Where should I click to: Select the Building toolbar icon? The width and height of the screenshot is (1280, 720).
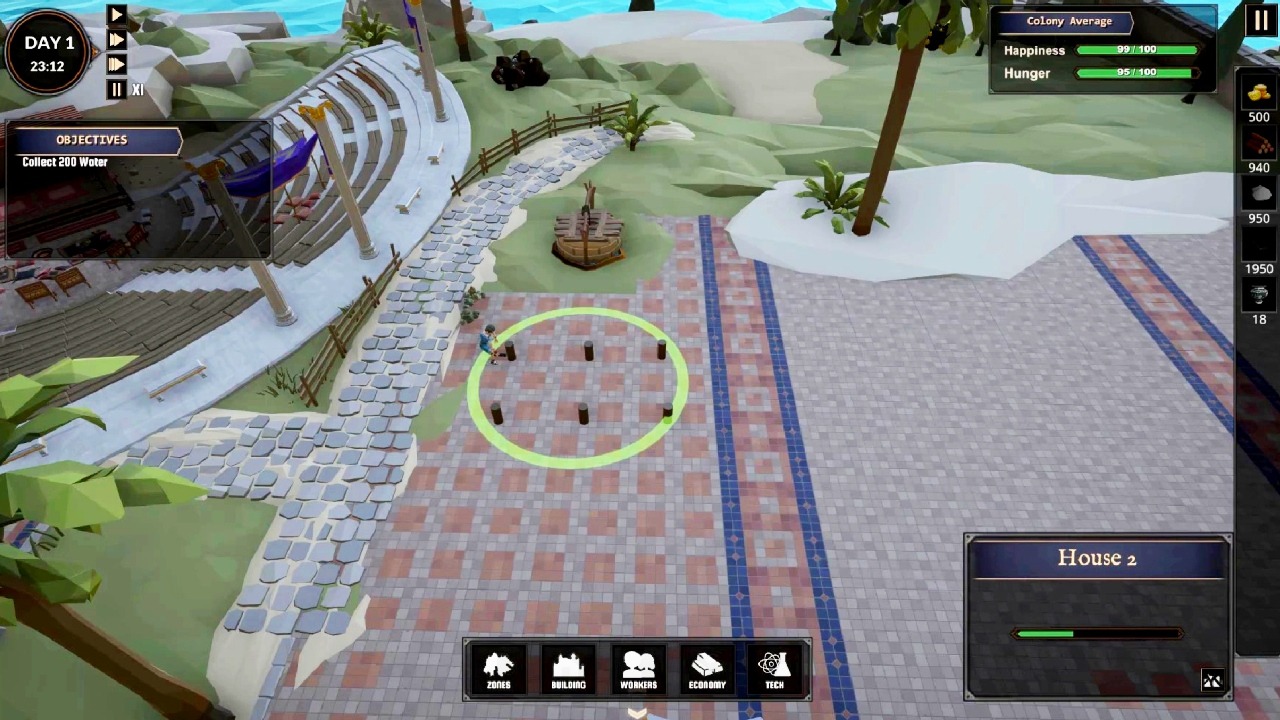[x=568, y=668]
